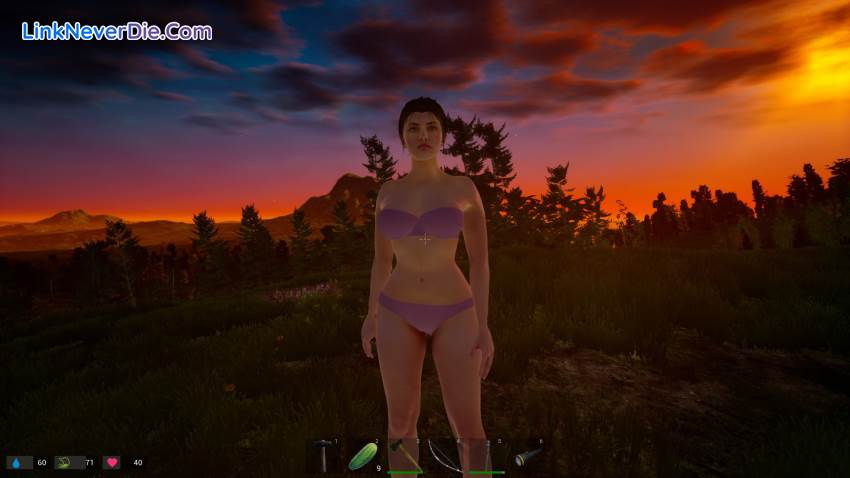Equip the axe from the hotbar
This screenshot has width=850, height=478.
pyautogui.click(x=404, y=455)
